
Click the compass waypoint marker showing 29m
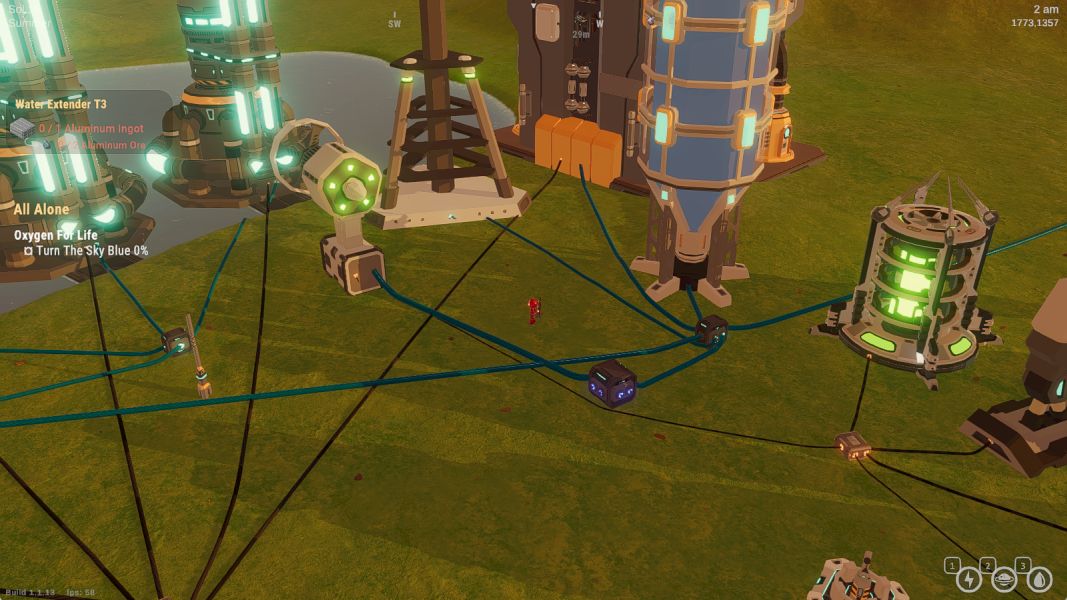click(x=580, y=20)
